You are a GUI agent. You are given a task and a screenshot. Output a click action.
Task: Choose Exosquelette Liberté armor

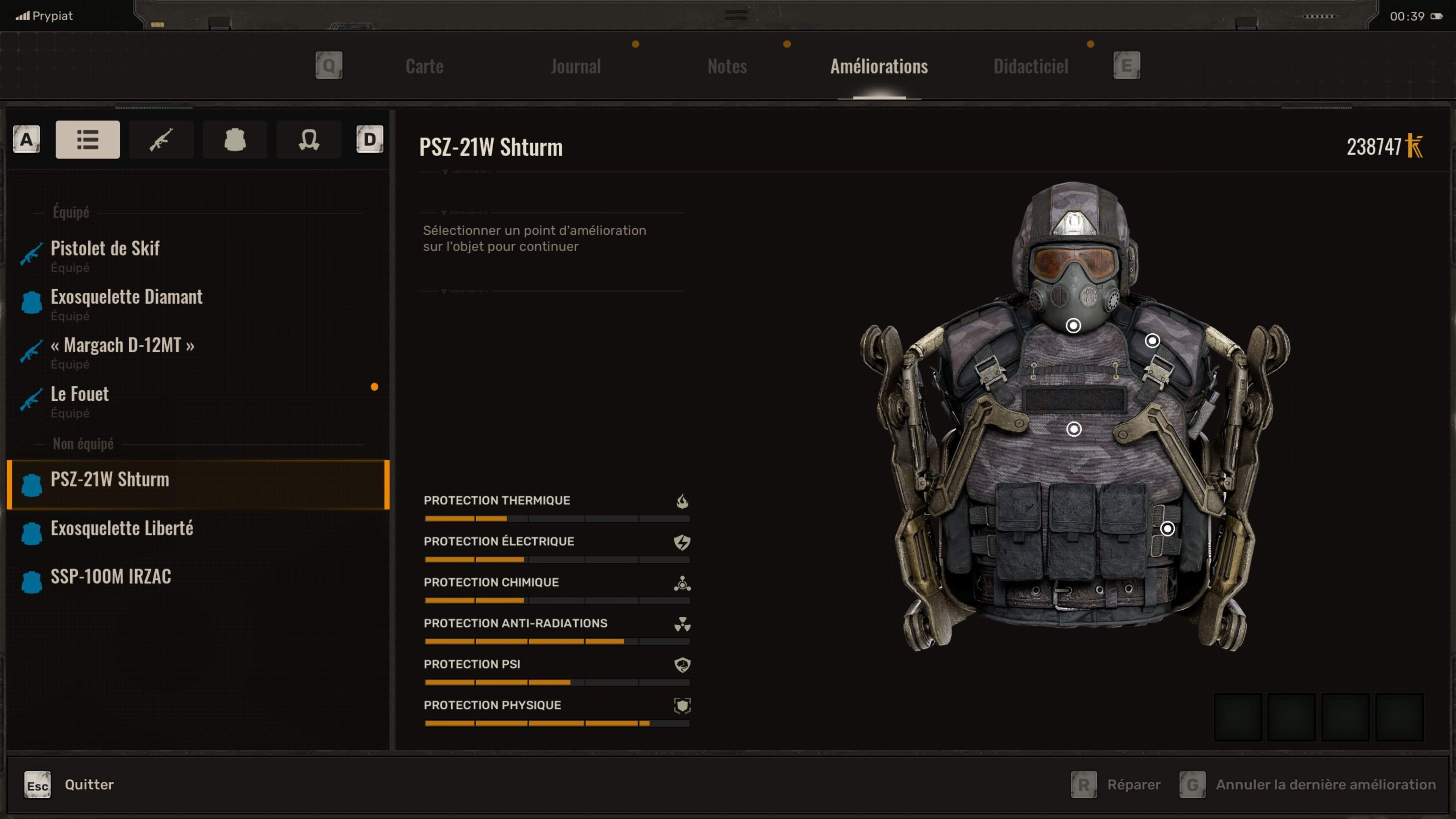click(x=122, y=528)
